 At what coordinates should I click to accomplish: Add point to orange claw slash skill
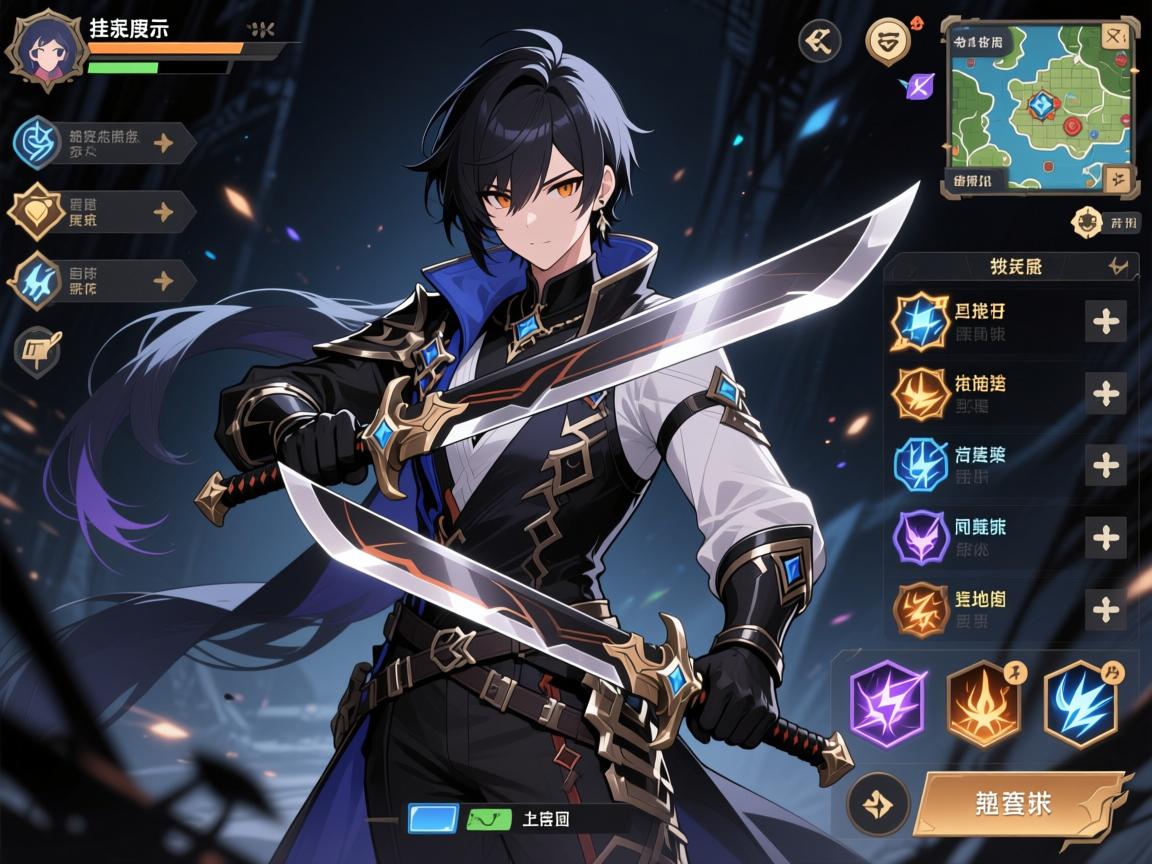click(1105, 609)
